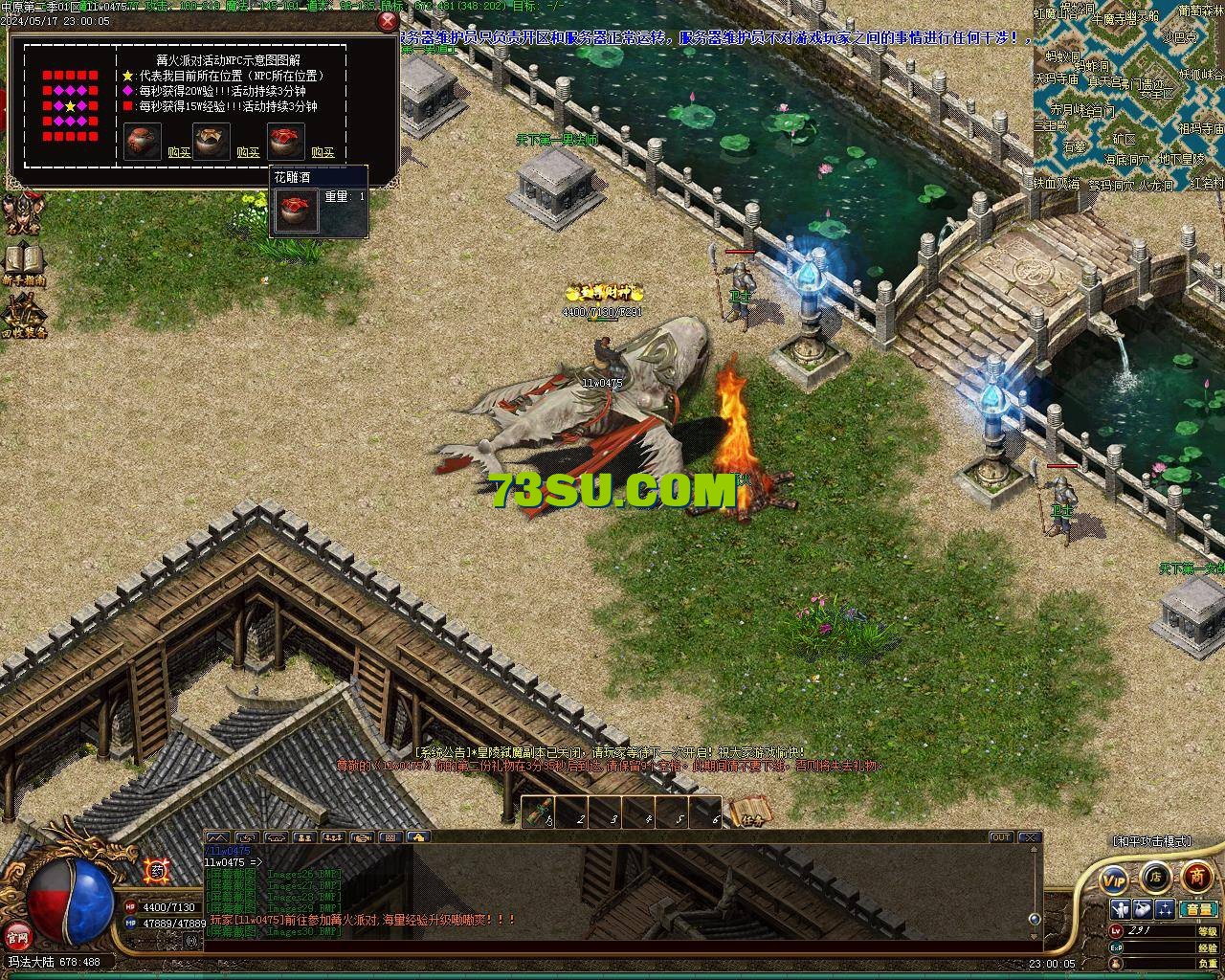
Task: Open the 任务 quest scroll
Action: point(749,813)
